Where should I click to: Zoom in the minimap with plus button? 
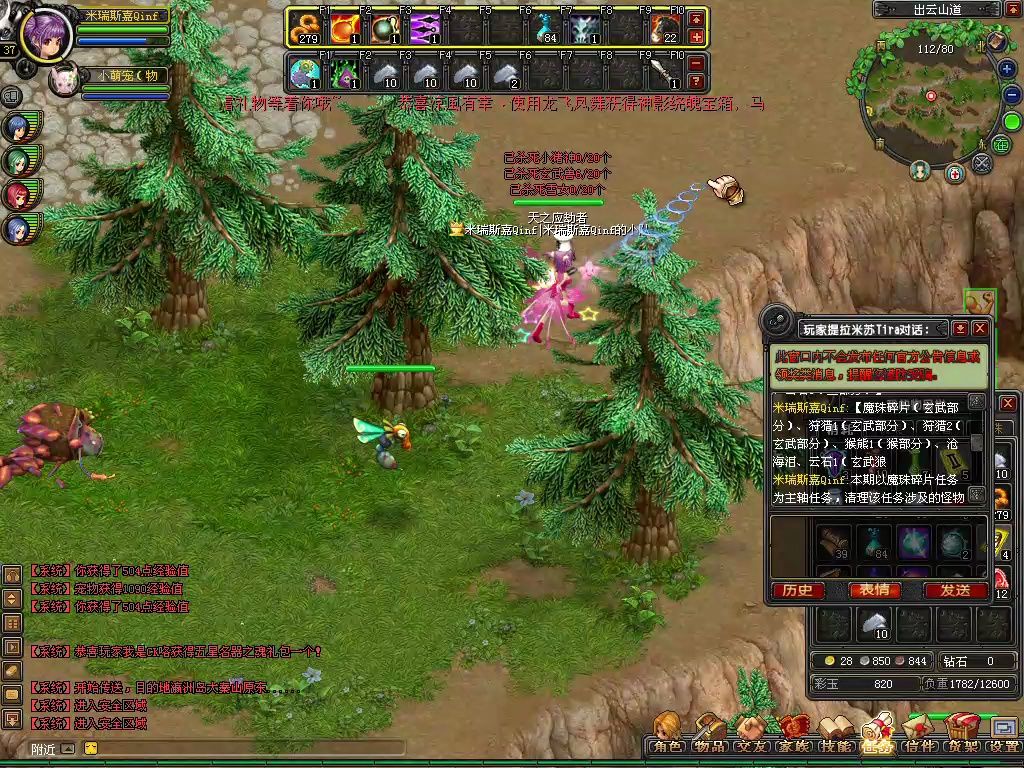[1007, 69]
